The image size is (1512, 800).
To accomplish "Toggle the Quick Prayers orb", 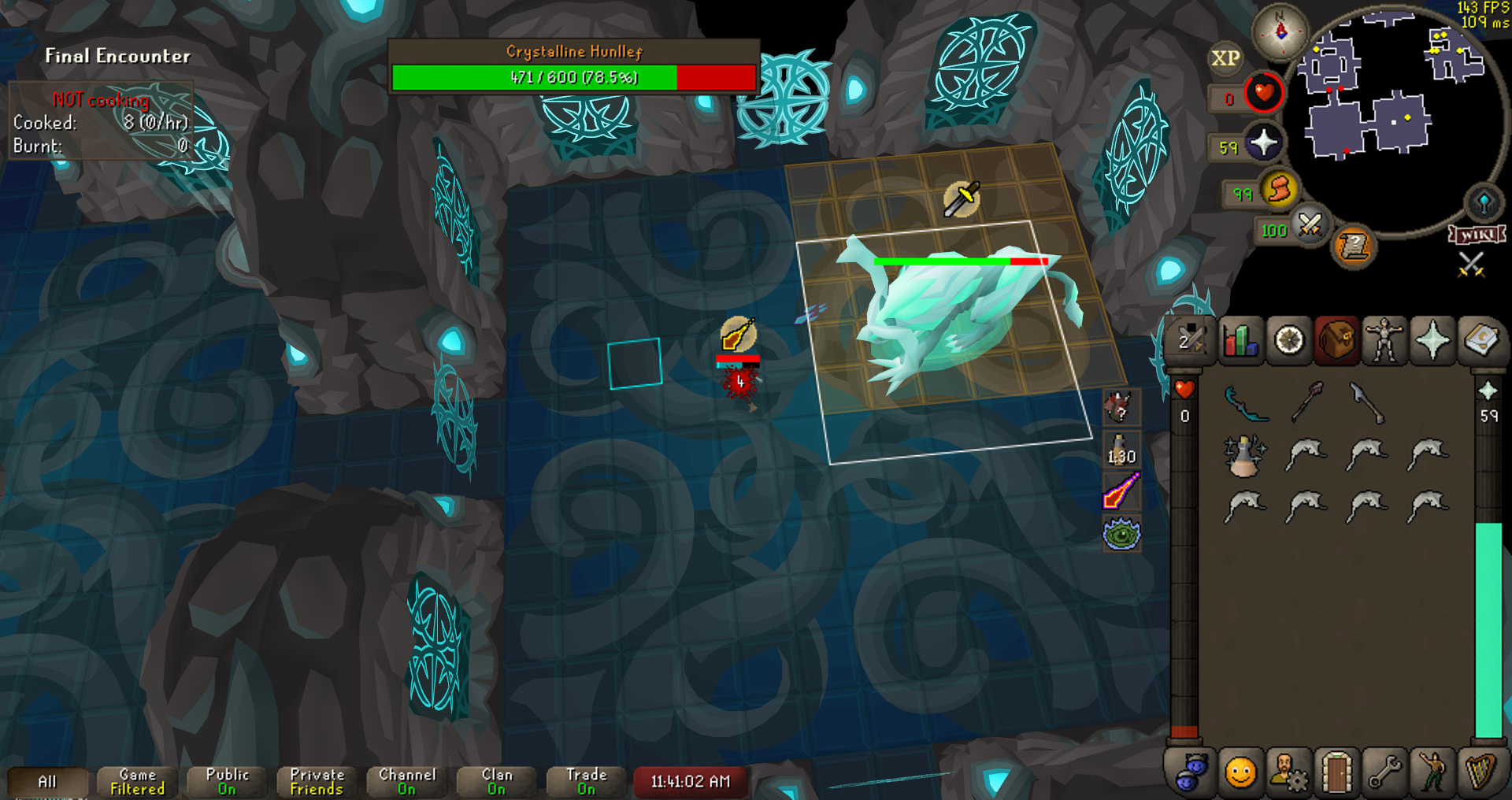I will click(1264, 143).
